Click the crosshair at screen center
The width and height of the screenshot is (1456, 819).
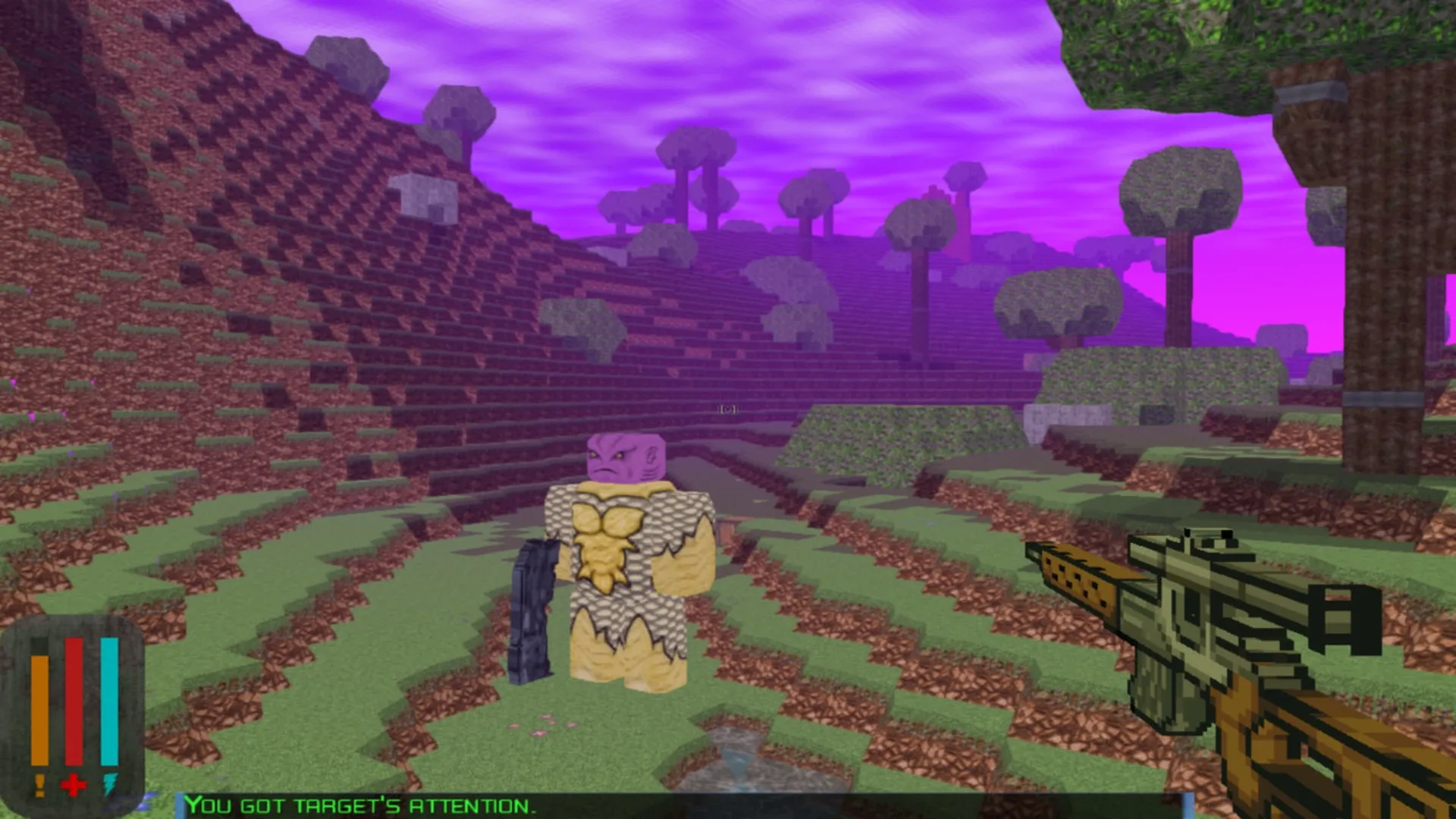(x=726, y=409)
